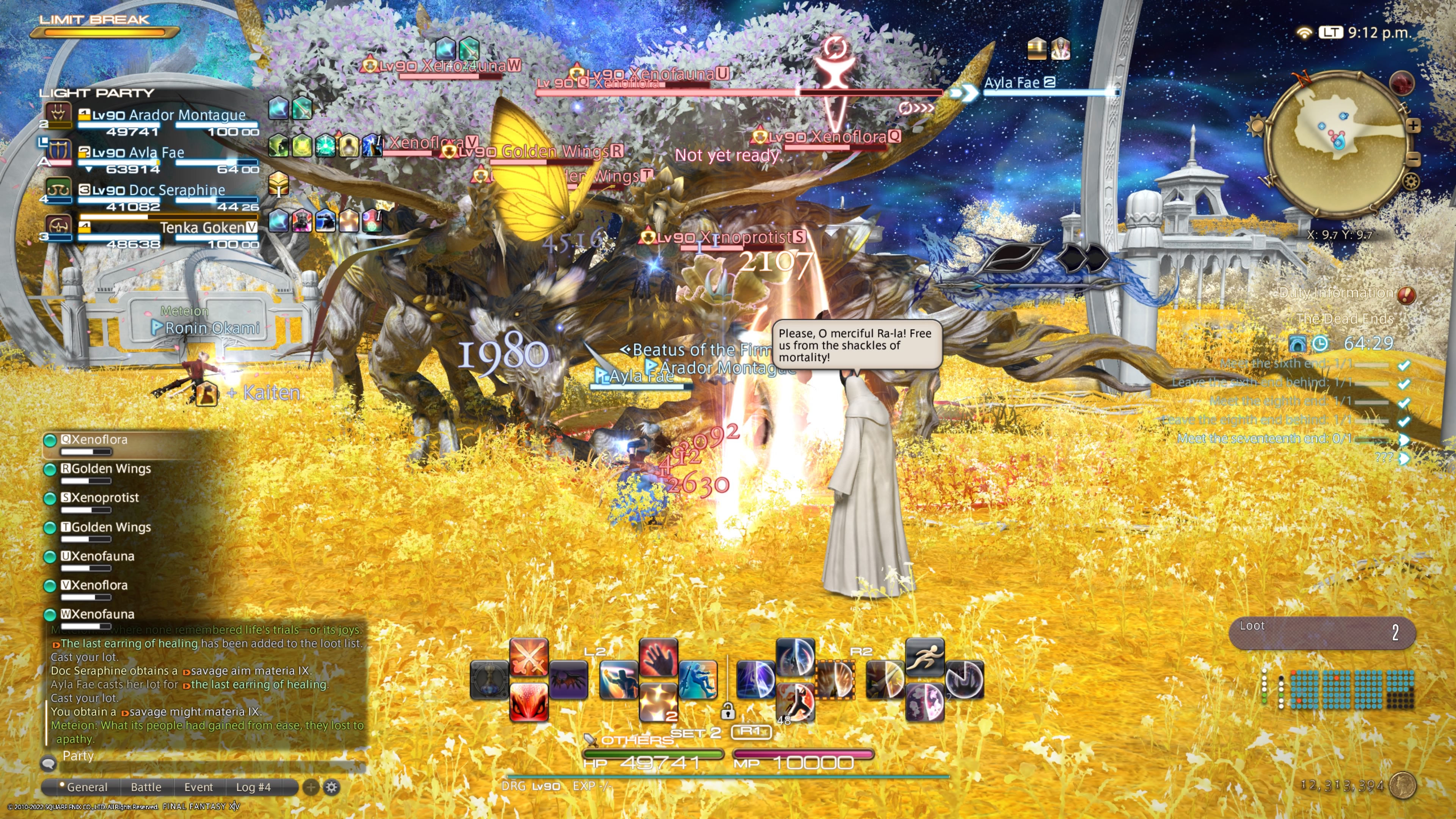This screenshot has height=819, width=1456.
Task: Open minimap settings gear
Action: 1411,182
